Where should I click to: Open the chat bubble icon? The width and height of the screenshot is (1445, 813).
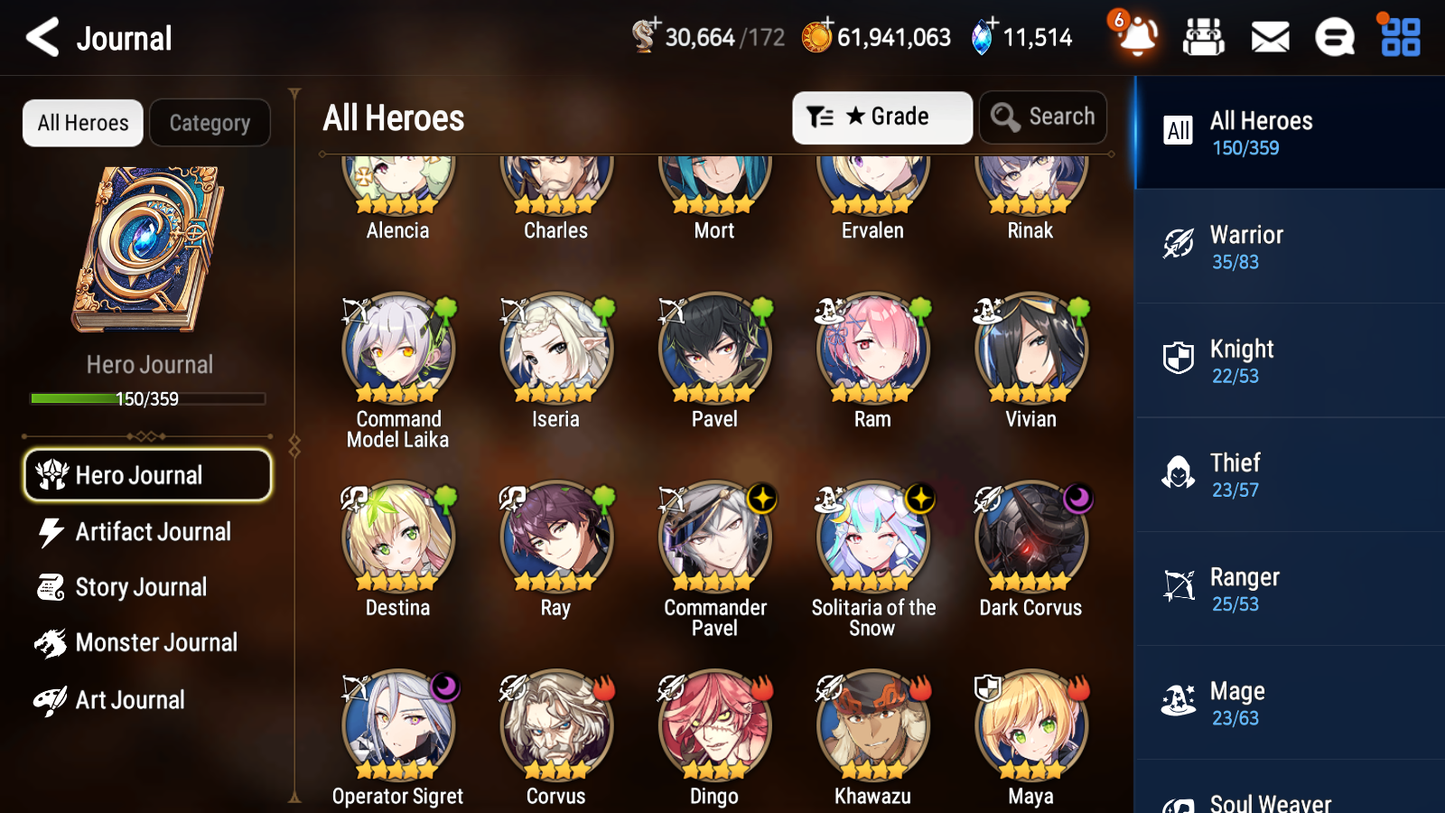[1334, 35]
